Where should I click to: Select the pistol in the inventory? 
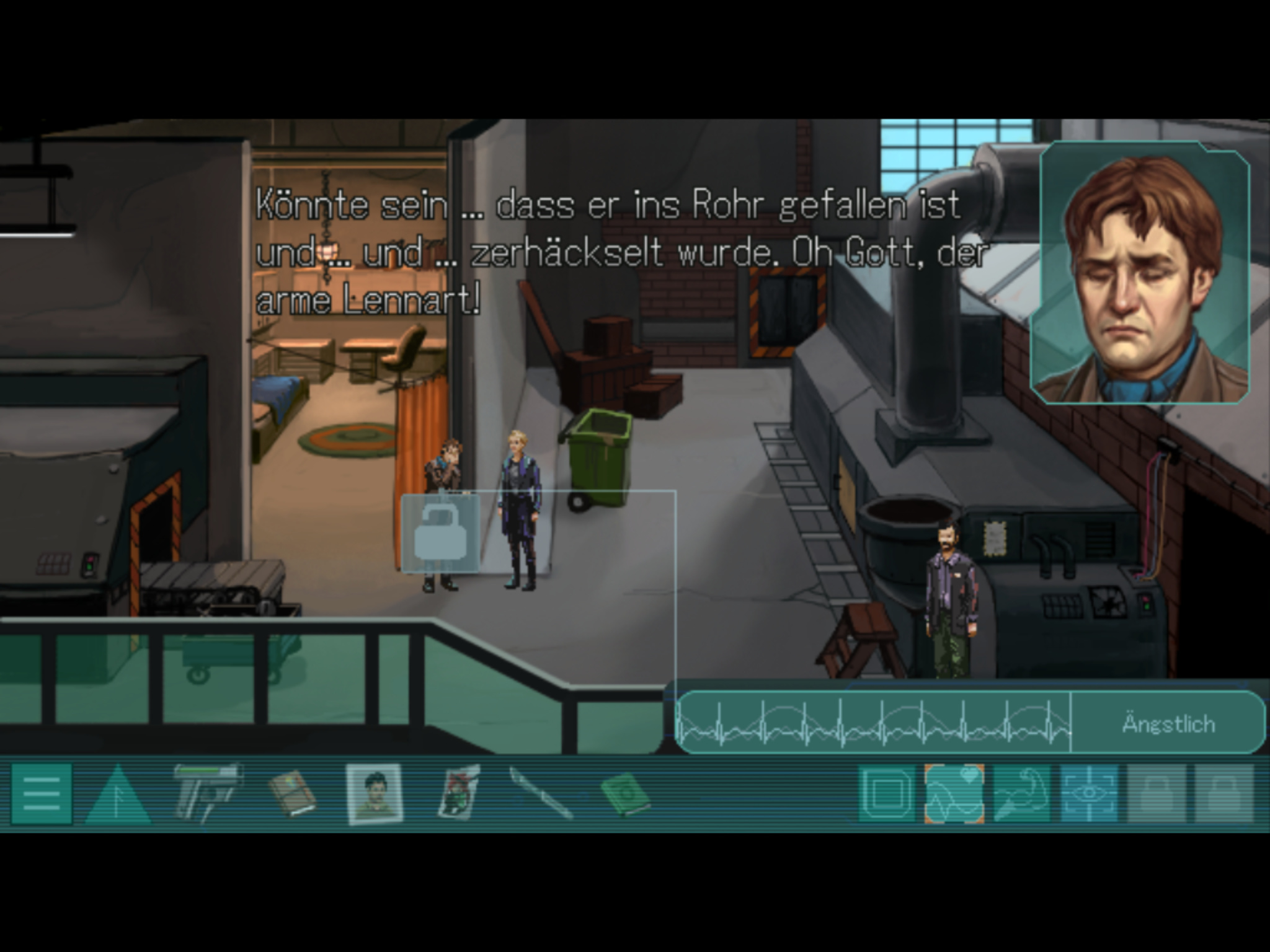pos(206,793)
